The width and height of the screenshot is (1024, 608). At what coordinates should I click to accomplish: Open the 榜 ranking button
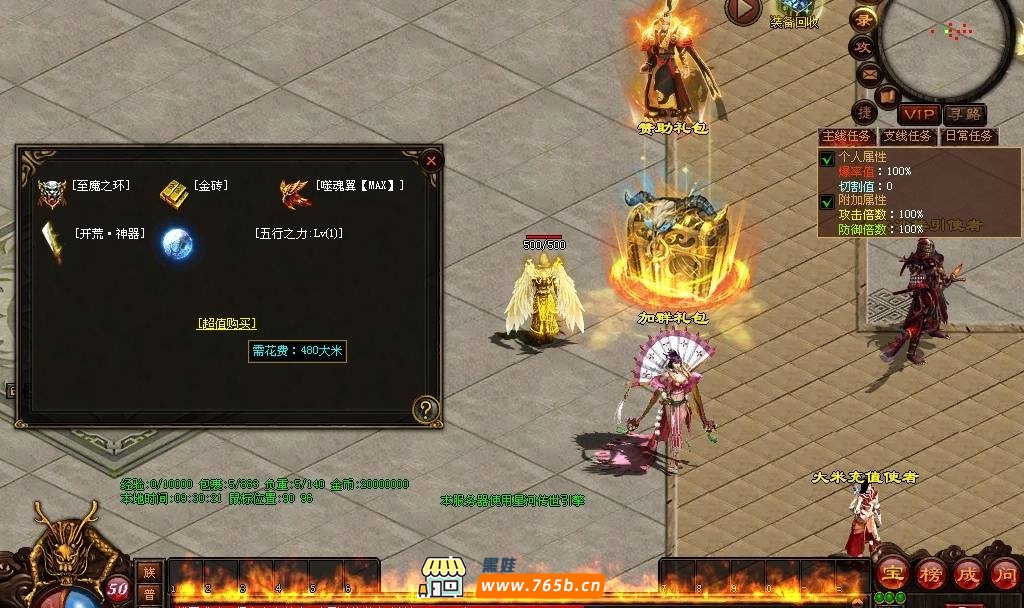click(930, 574)
